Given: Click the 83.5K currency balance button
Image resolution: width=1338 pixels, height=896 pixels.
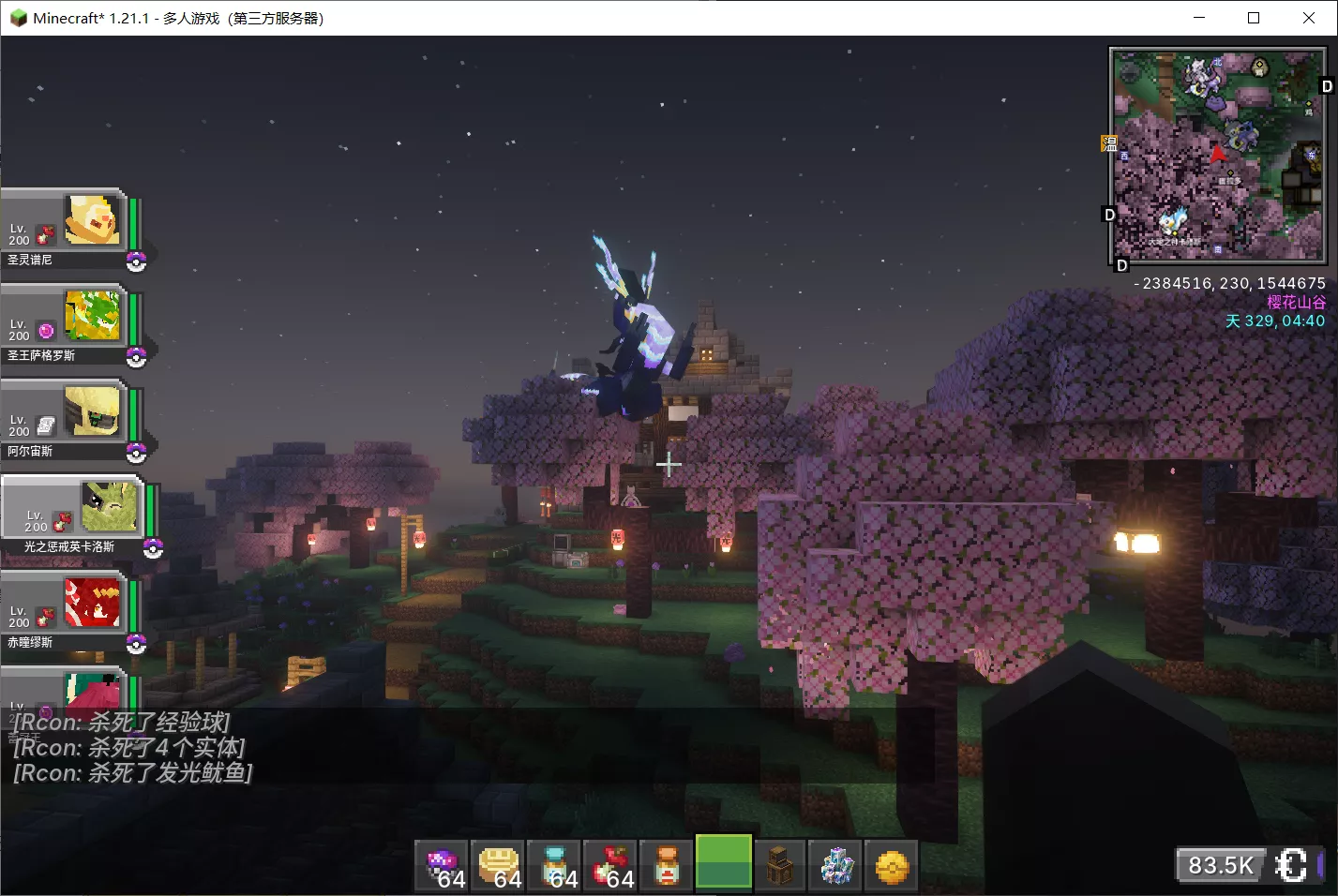Looking at the screenshot, I should pos(1220,865).
